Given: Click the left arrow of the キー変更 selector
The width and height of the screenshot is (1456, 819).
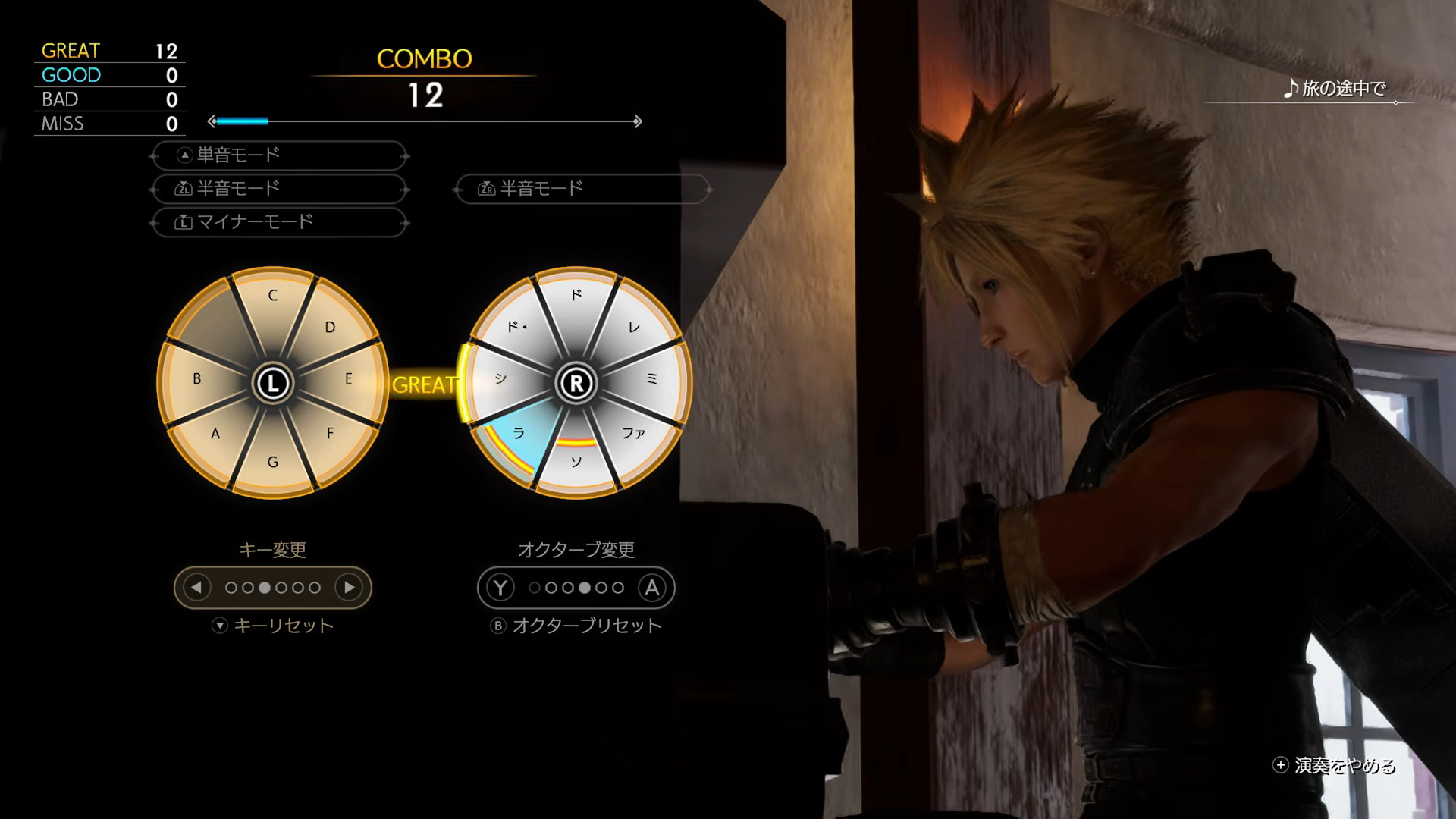Looking at the screenshot, I should point(198,588).
